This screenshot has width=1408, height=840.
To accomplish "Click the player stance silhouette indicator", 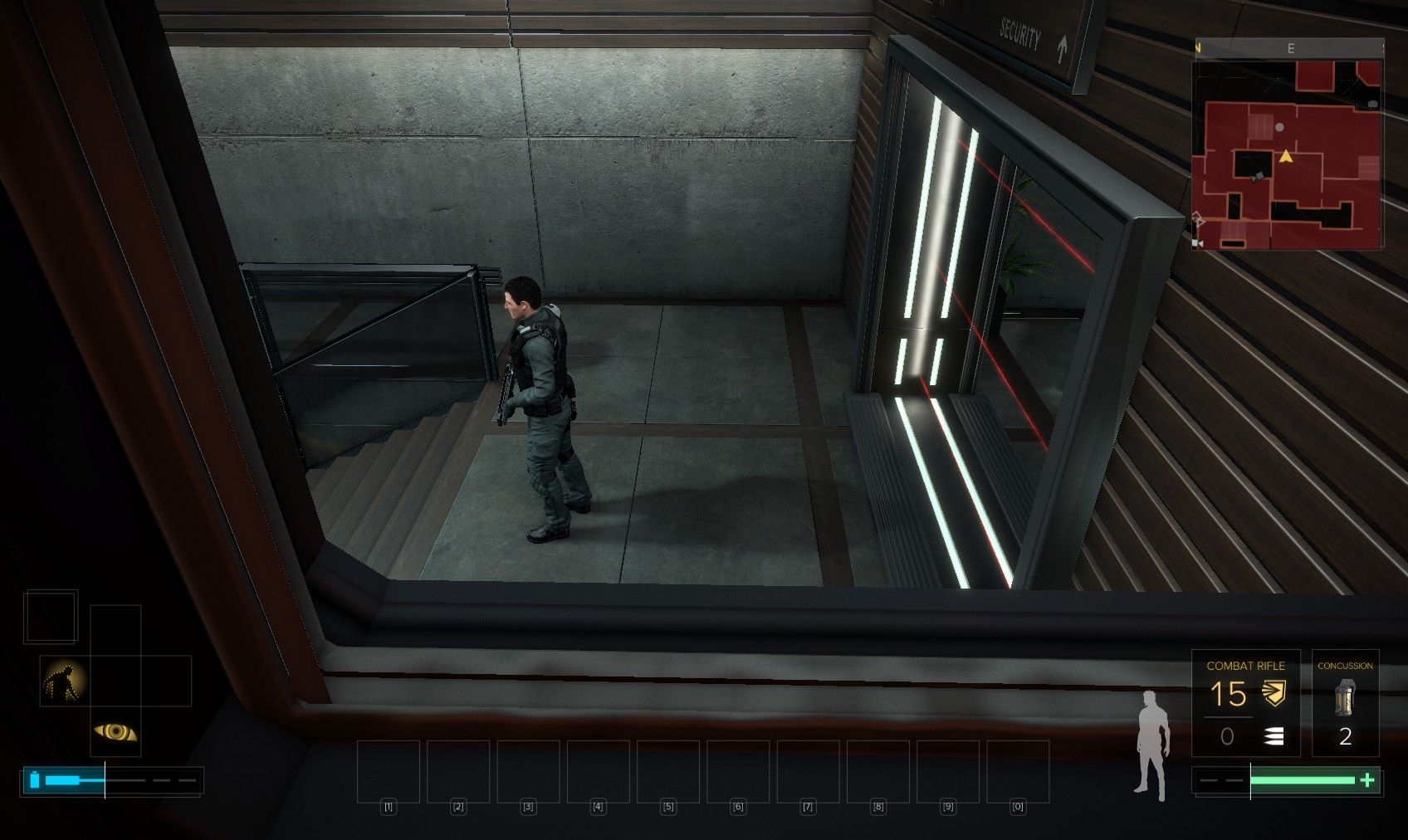I will (x=1153, y=745).
